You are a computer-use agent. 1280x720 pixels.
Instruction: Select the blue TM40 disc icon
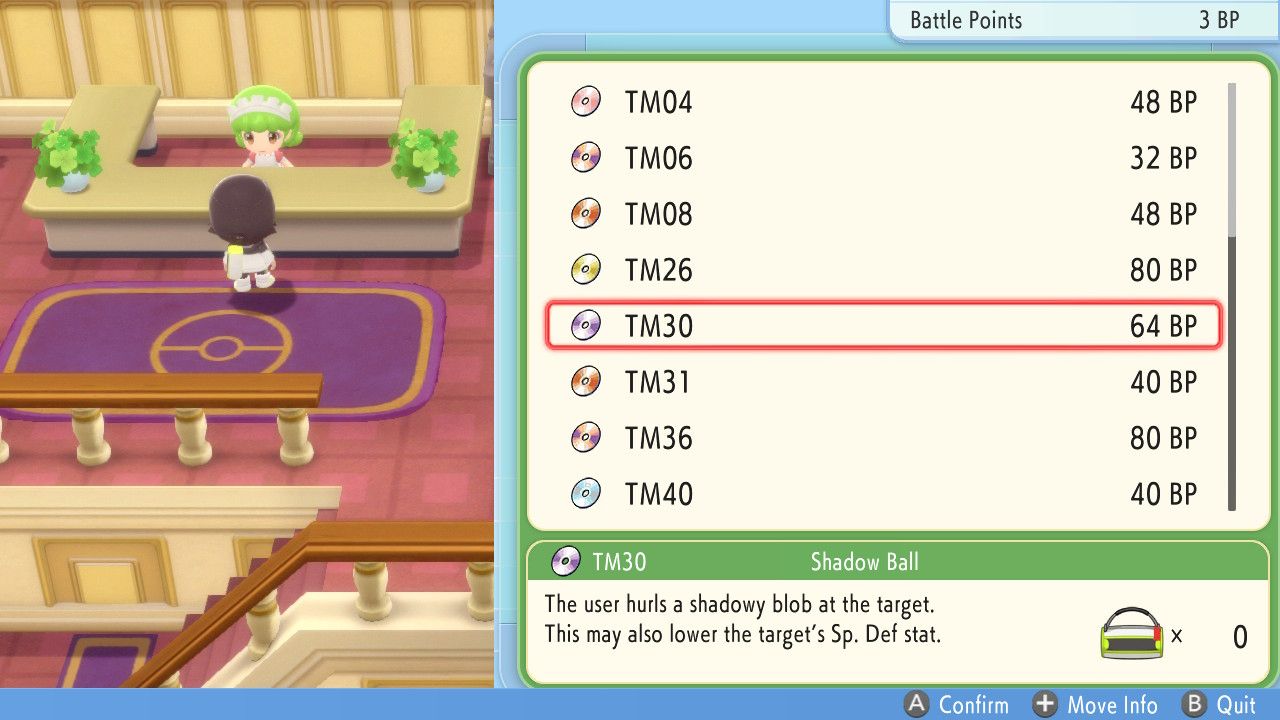[x=585, y=493]
